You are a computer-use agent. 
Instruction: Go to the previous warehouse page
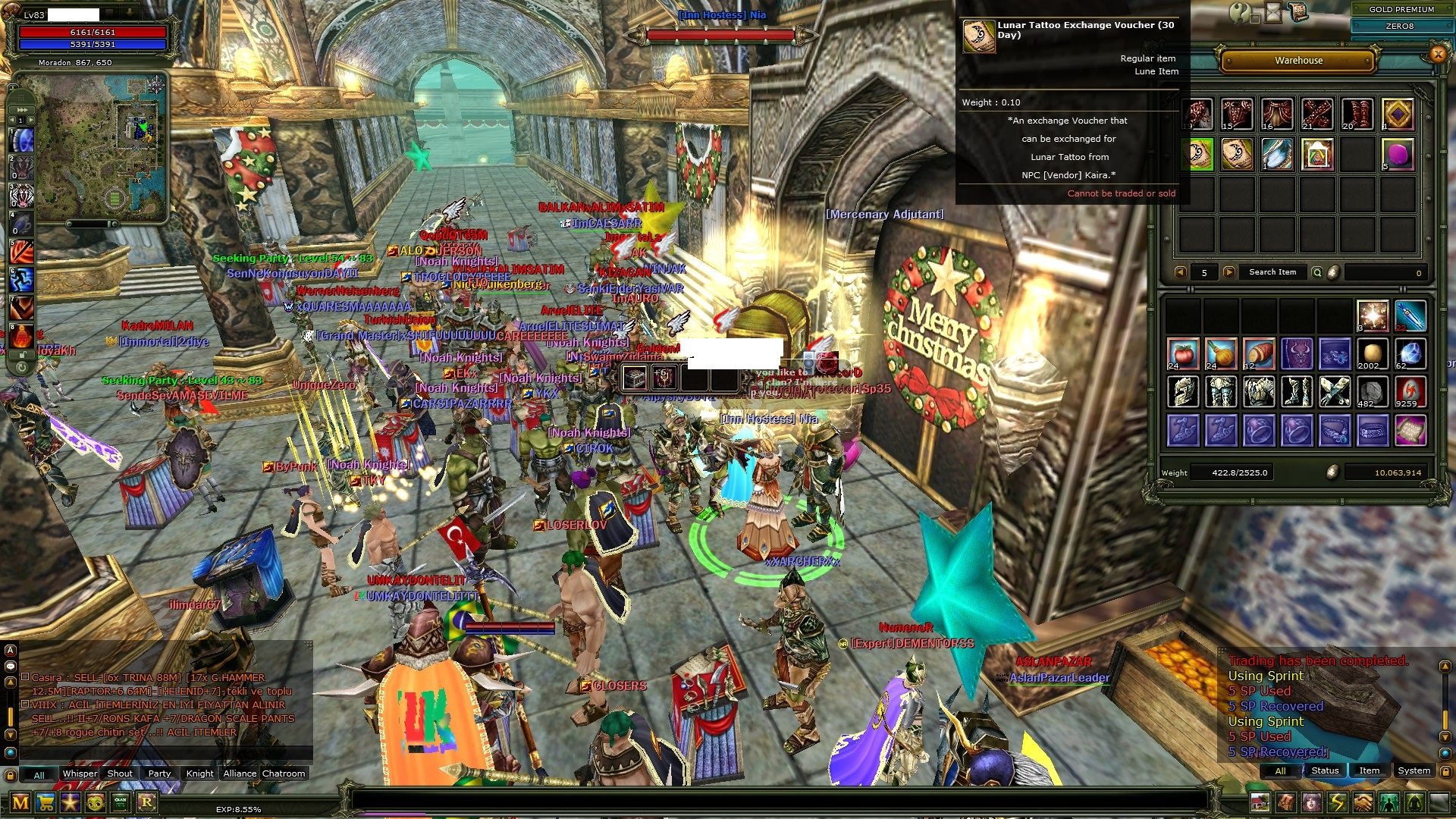(1180, 272)
